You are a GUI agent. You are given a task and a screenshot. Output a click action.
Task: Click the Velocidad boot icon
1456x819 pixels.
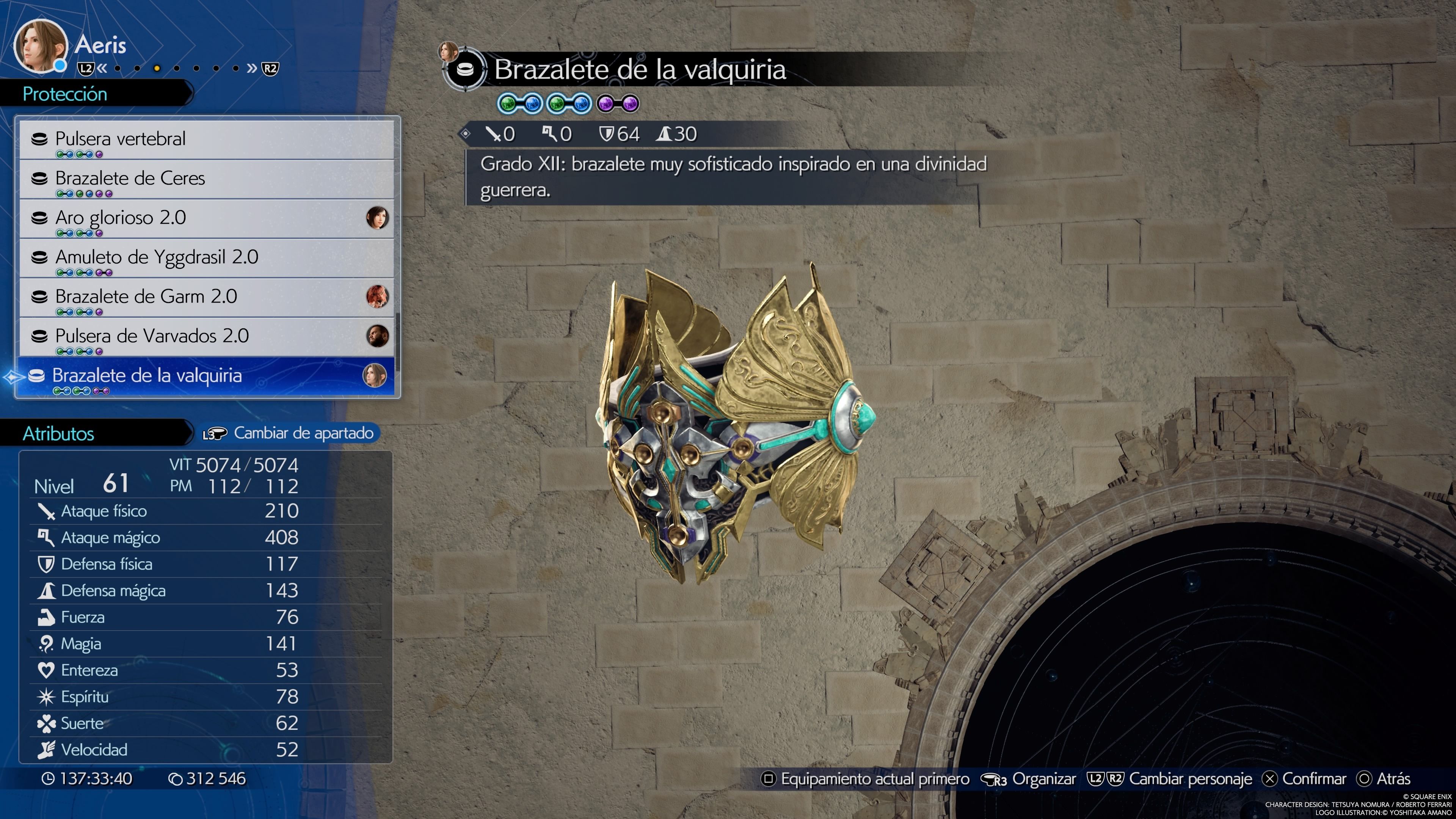click(48, 750)
